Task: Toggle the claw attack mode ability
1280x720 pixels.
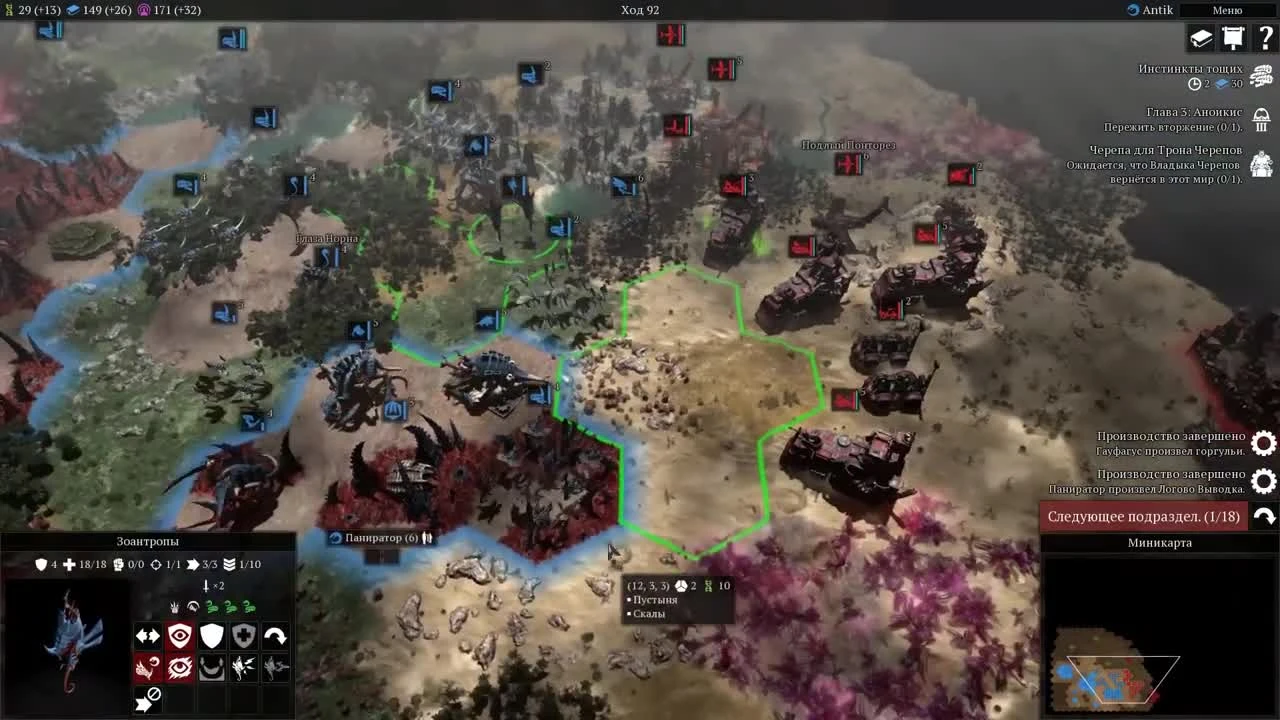Action: [146, 667]
